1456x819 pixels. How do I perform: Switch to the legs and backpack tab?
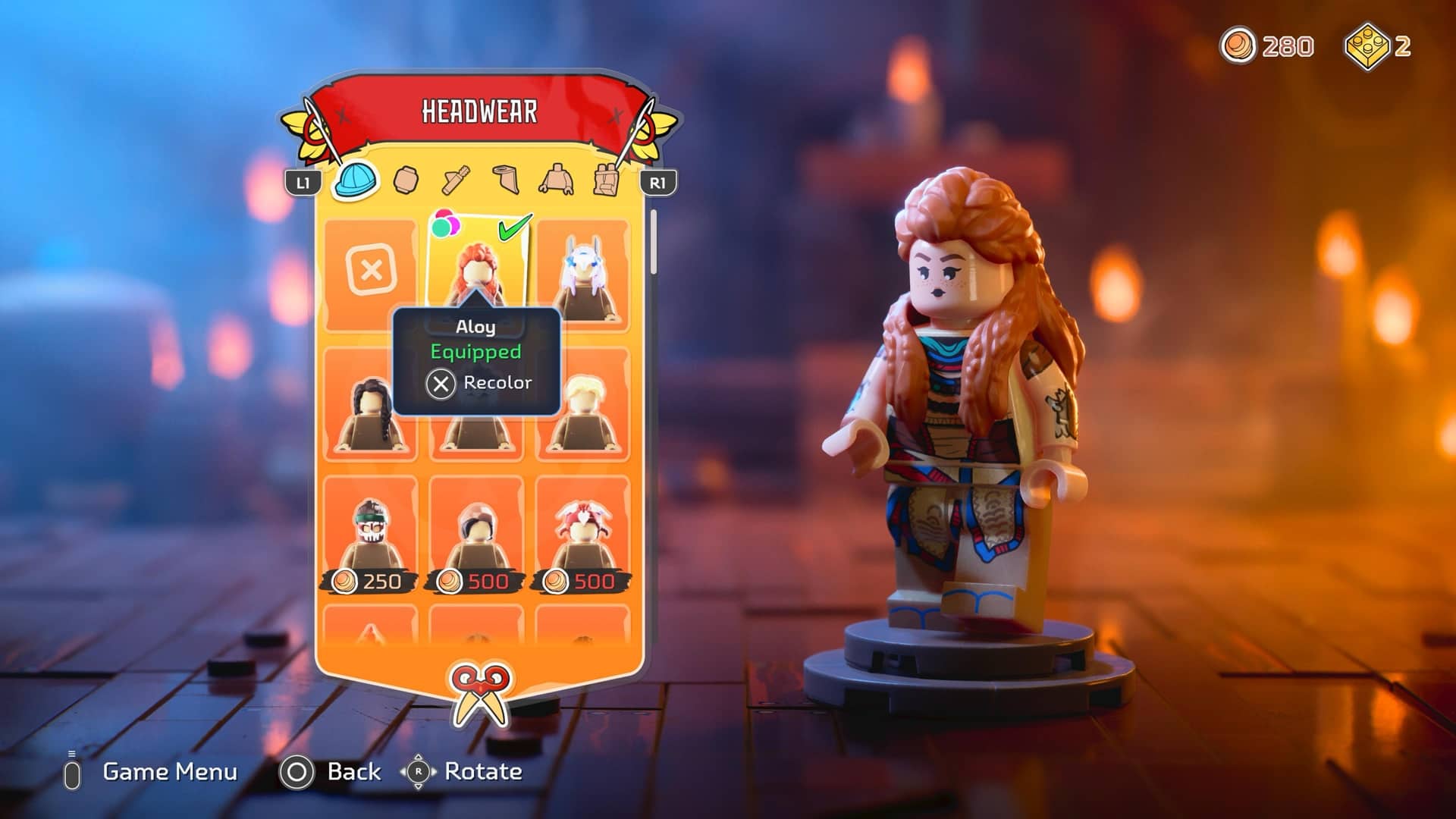(x=605, y=180)
